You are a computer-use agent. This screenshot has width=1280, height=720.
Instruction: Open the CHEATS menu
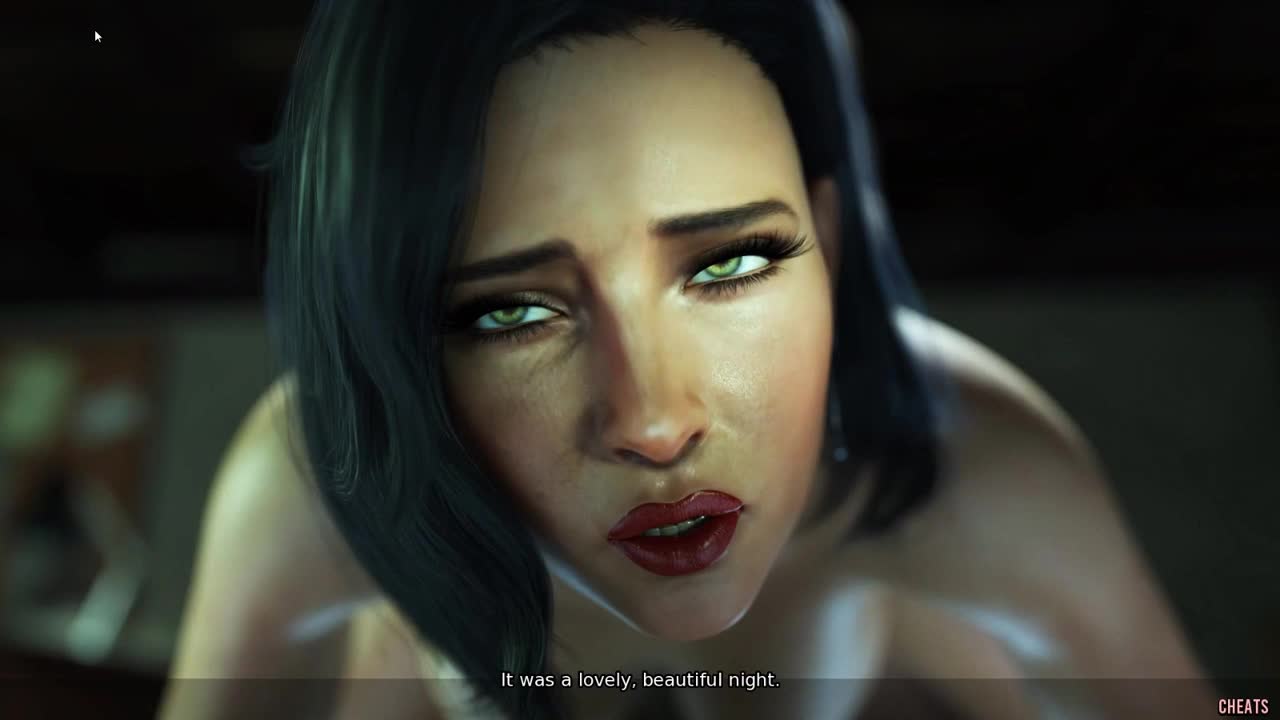tap(1243, 707)
